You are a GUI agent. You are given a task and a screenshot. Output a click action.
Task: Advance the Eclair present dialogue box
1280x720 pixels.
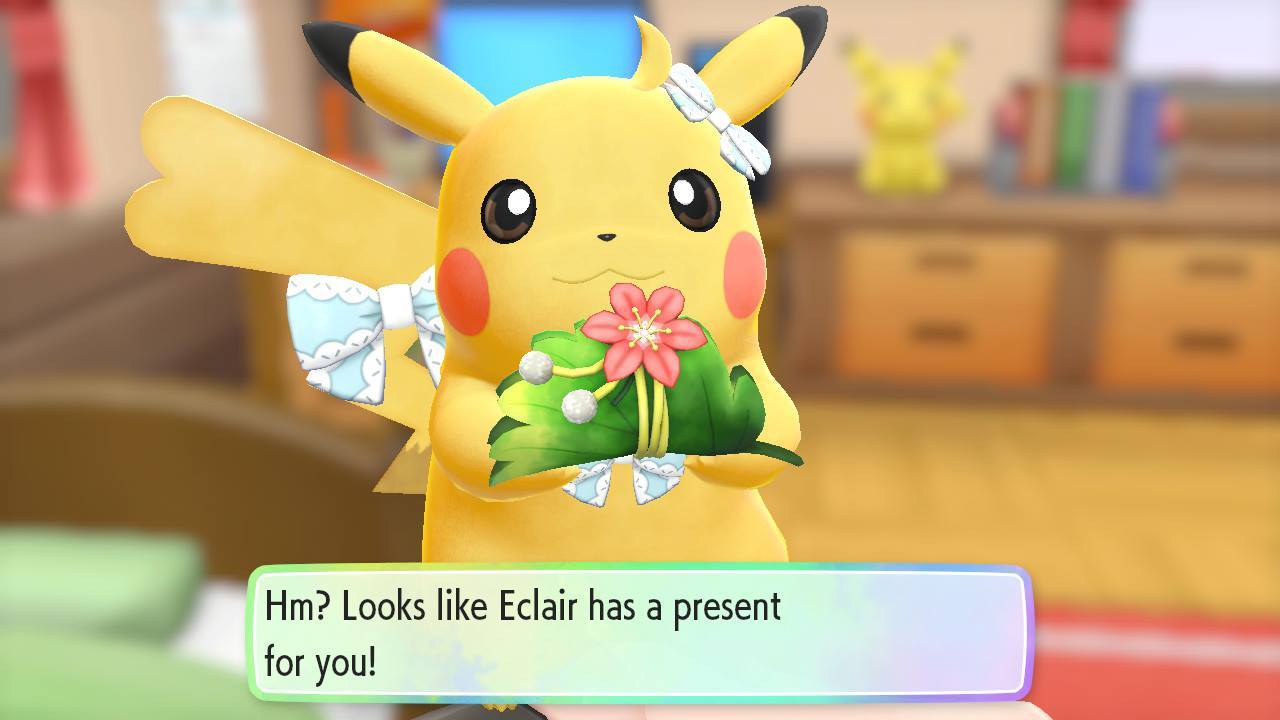pos(640,633)
